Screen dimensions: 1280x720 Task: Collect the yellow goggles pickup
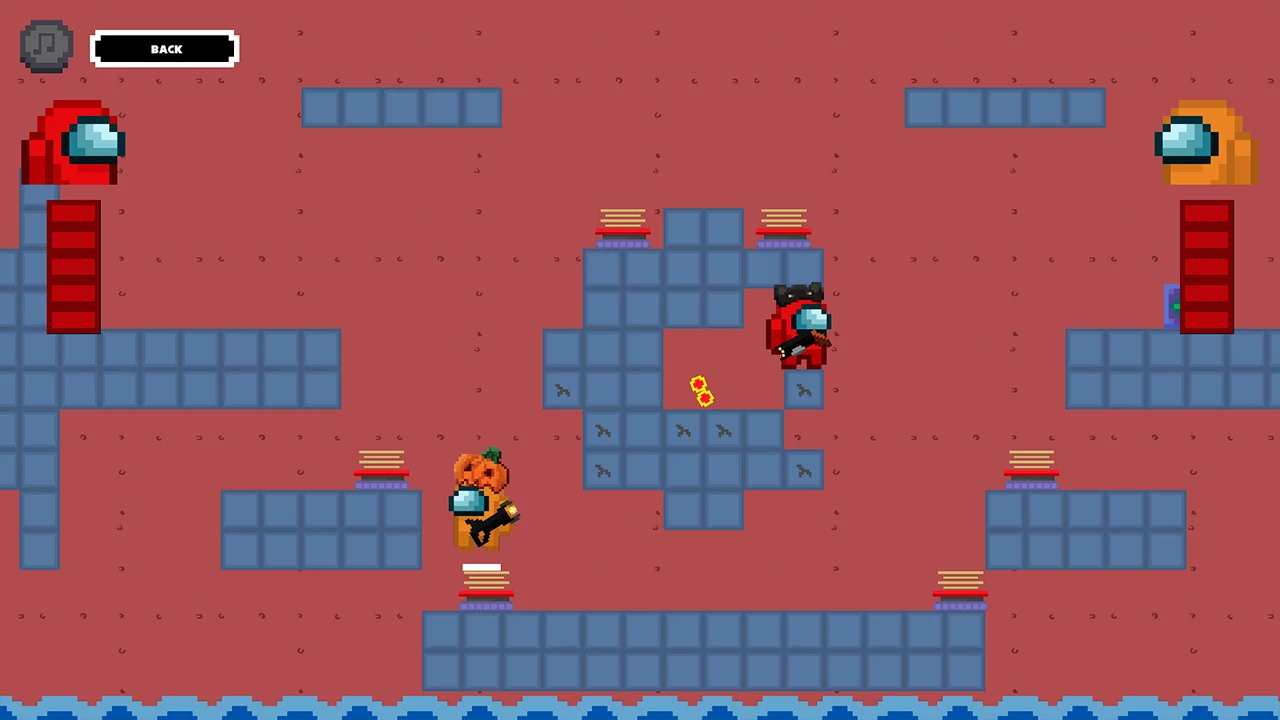tap(700, 390)
